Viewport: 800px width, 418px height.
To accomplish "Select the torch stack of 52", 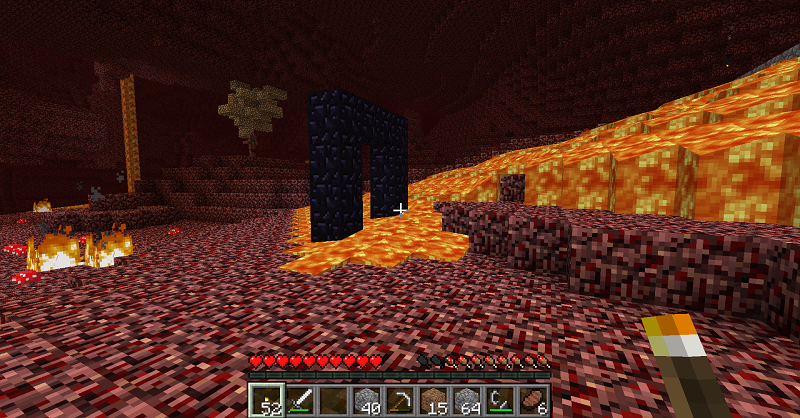I will pos(266,400).
